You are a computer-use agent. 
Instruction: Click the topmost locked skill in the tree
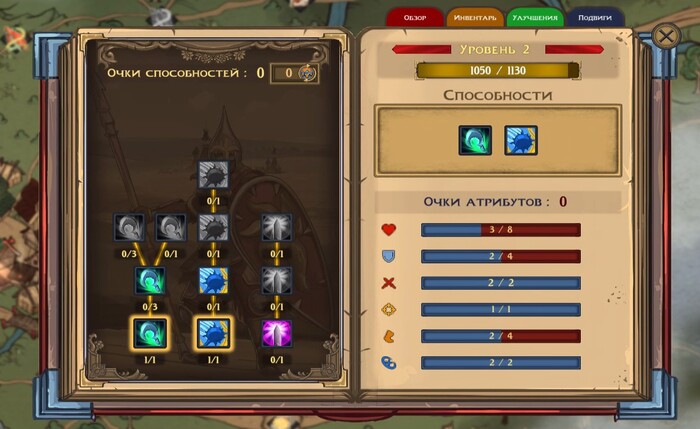(x=212, y=175)
